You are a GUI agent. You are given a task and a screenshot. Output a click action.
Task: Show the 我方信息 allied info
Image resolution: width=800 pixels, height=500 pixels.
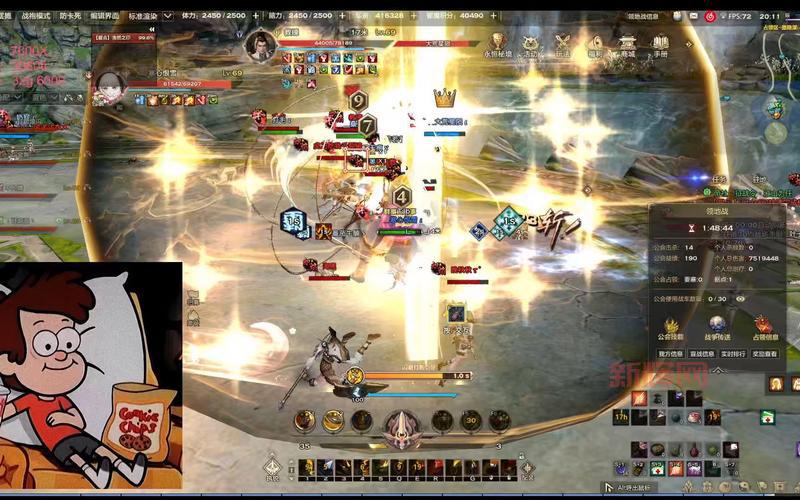tap(671, 353)
